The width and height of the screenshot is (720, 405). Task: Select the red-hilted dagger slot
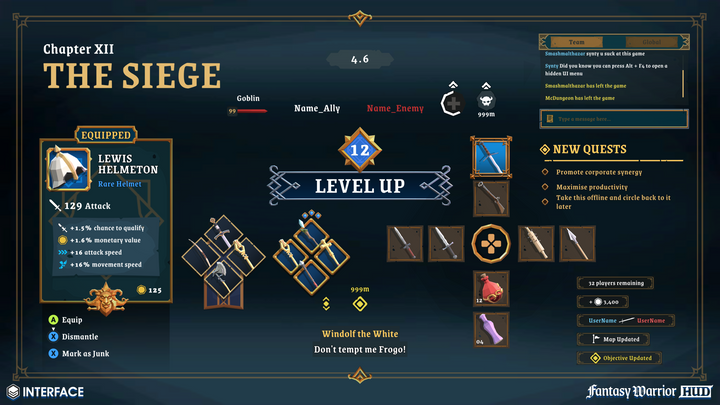[403, 243]
